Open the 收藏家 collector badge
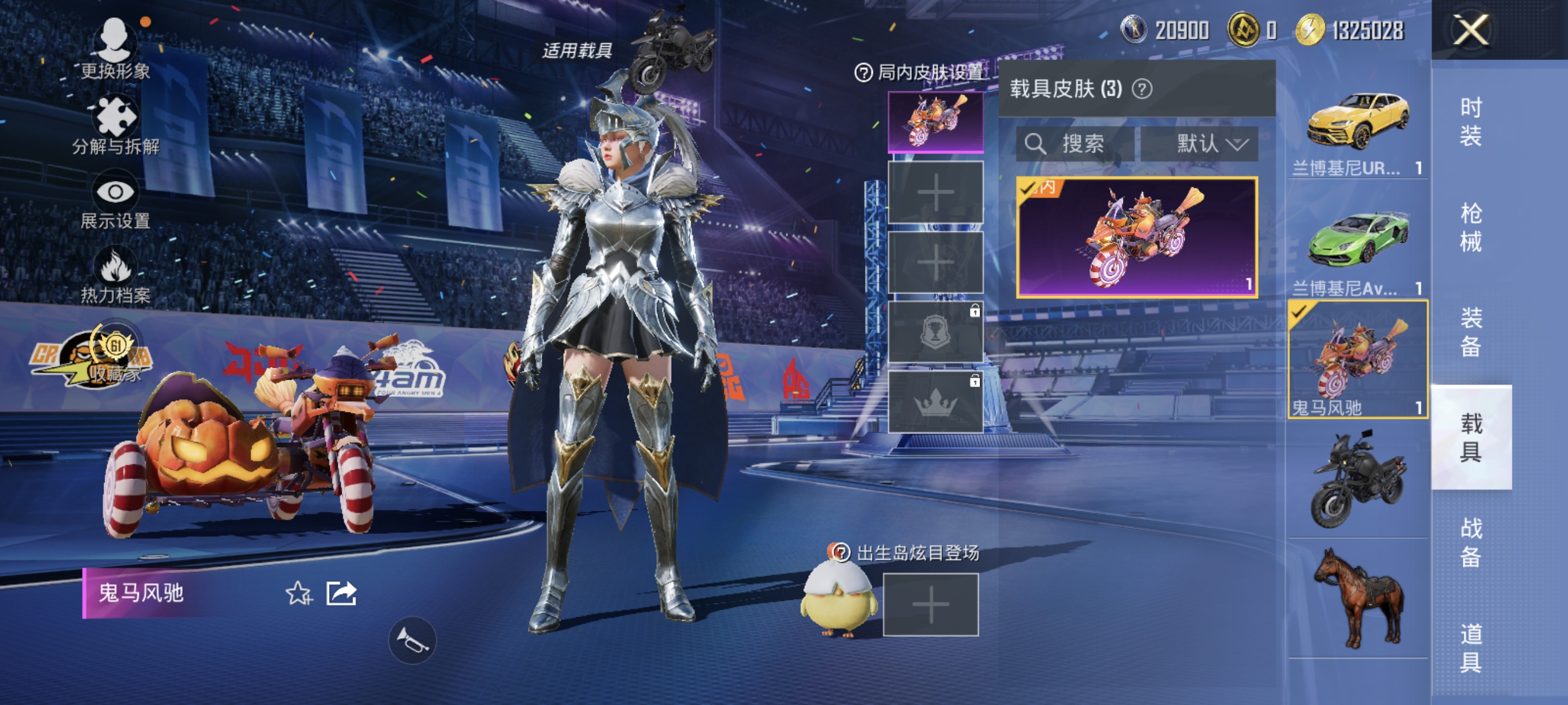 click(x=115, y=355)
